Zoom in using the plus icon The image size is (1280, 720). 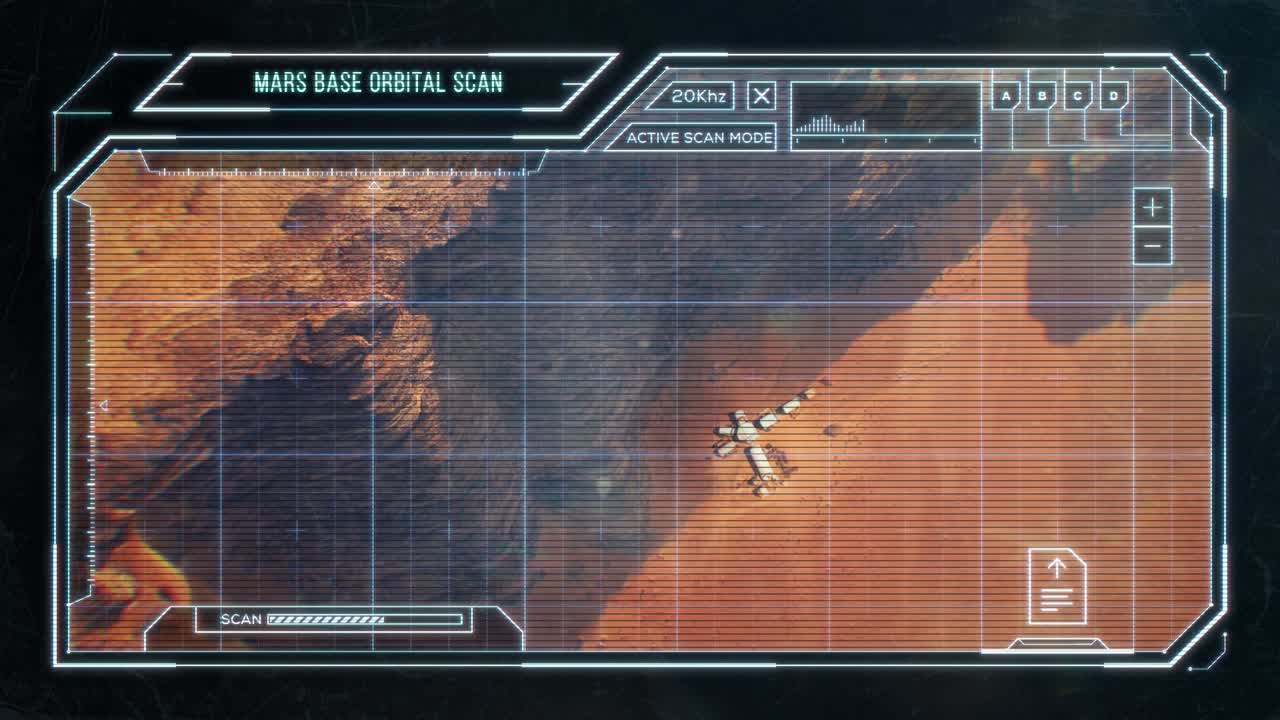point(1151,208)
